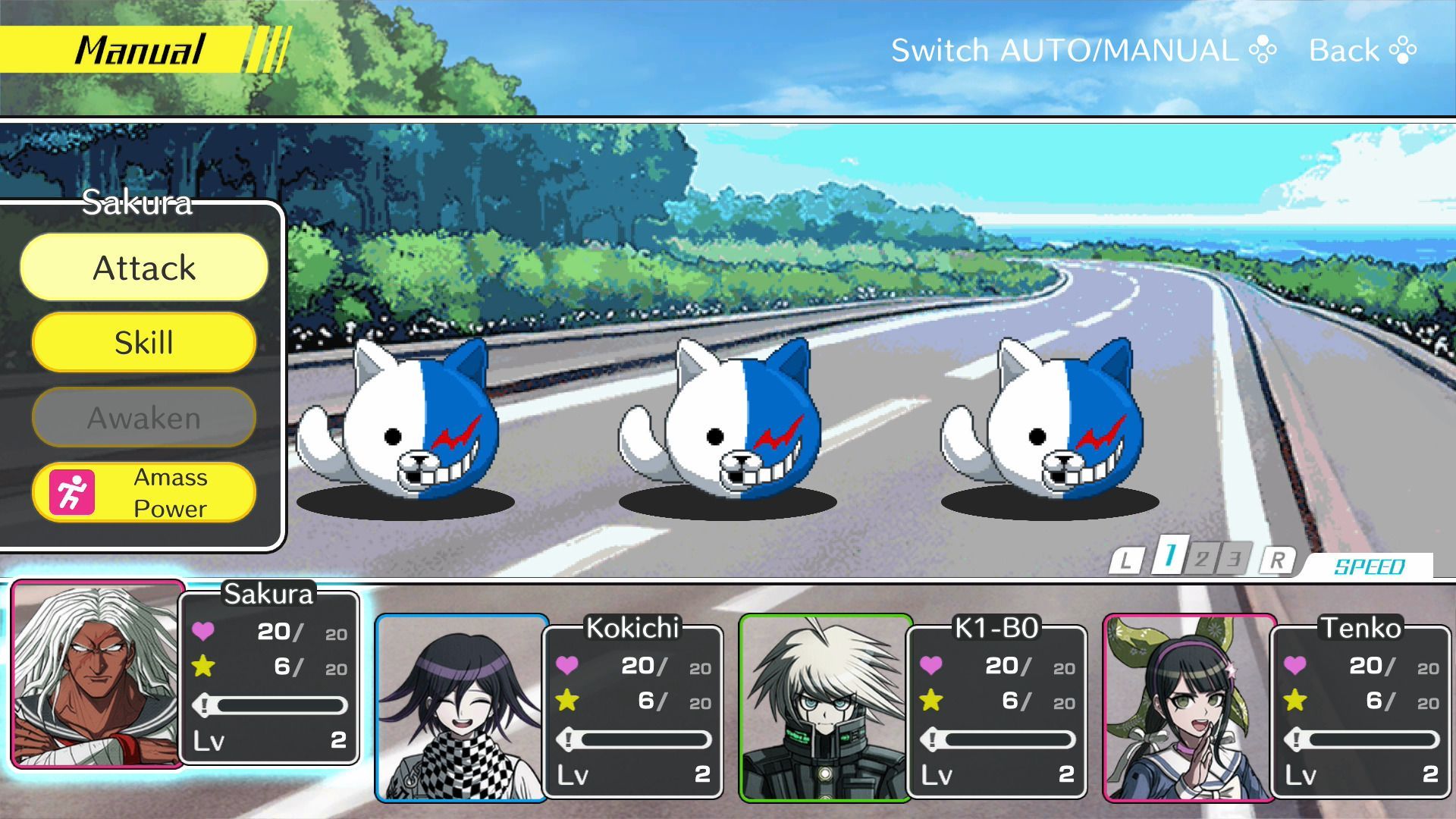Select Kokichi's character portrait
The height and width of the screenshot is (819, 1456).
pos(461,708)
